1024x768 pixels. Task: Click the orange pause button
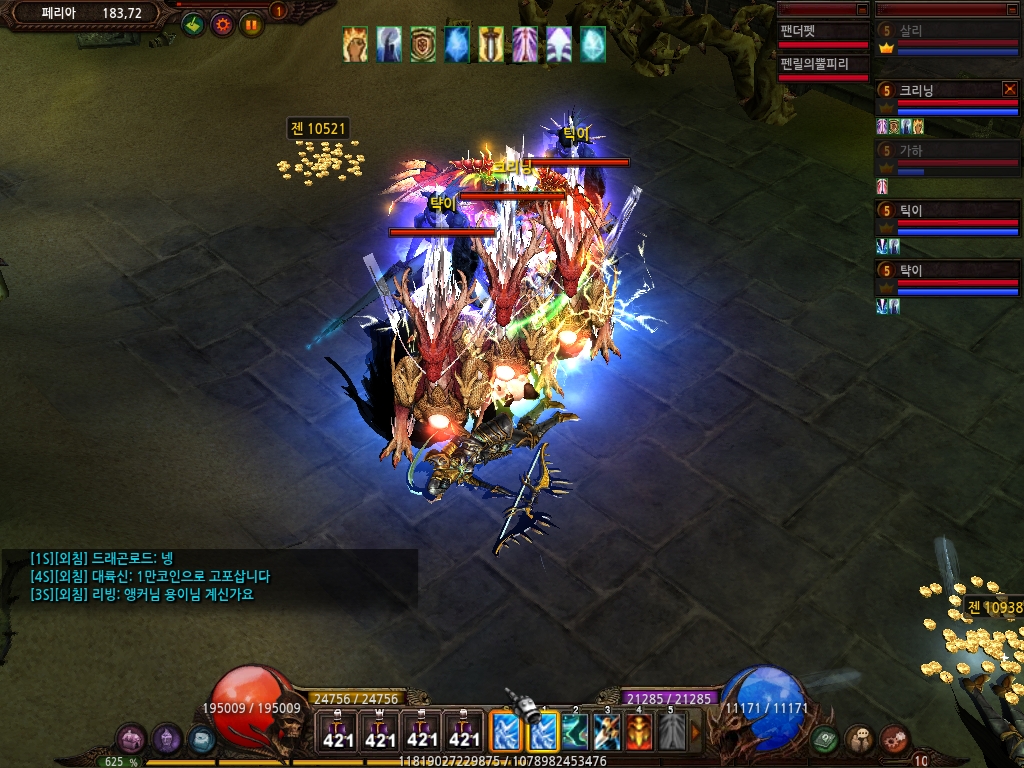(251, 24)
